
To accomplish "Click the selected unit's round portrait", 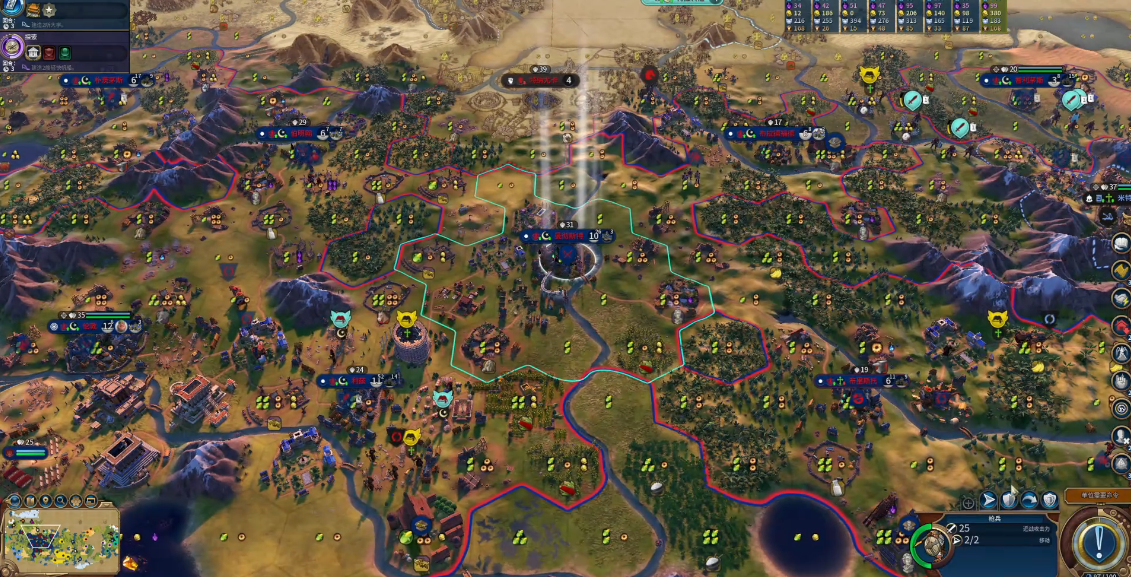I will [933, 544].
